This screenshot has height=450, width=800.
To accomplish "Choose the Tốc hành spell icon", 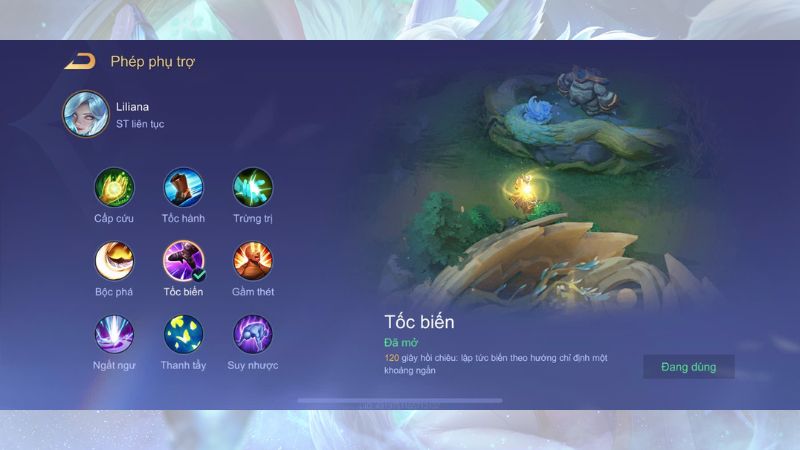I will (x=183, y=187).
